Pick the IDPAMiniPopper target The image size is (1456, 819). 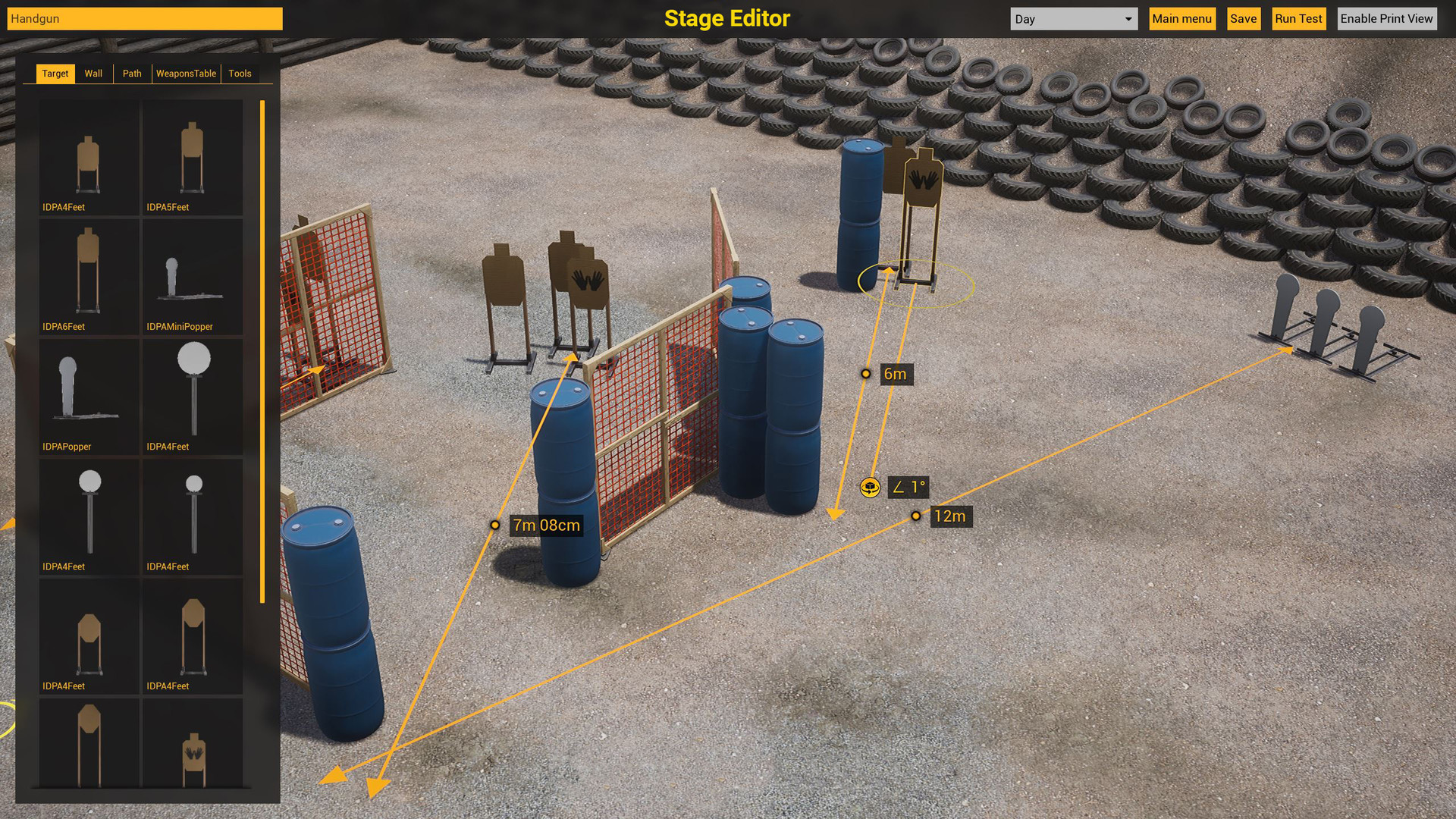tap(192, 275)
